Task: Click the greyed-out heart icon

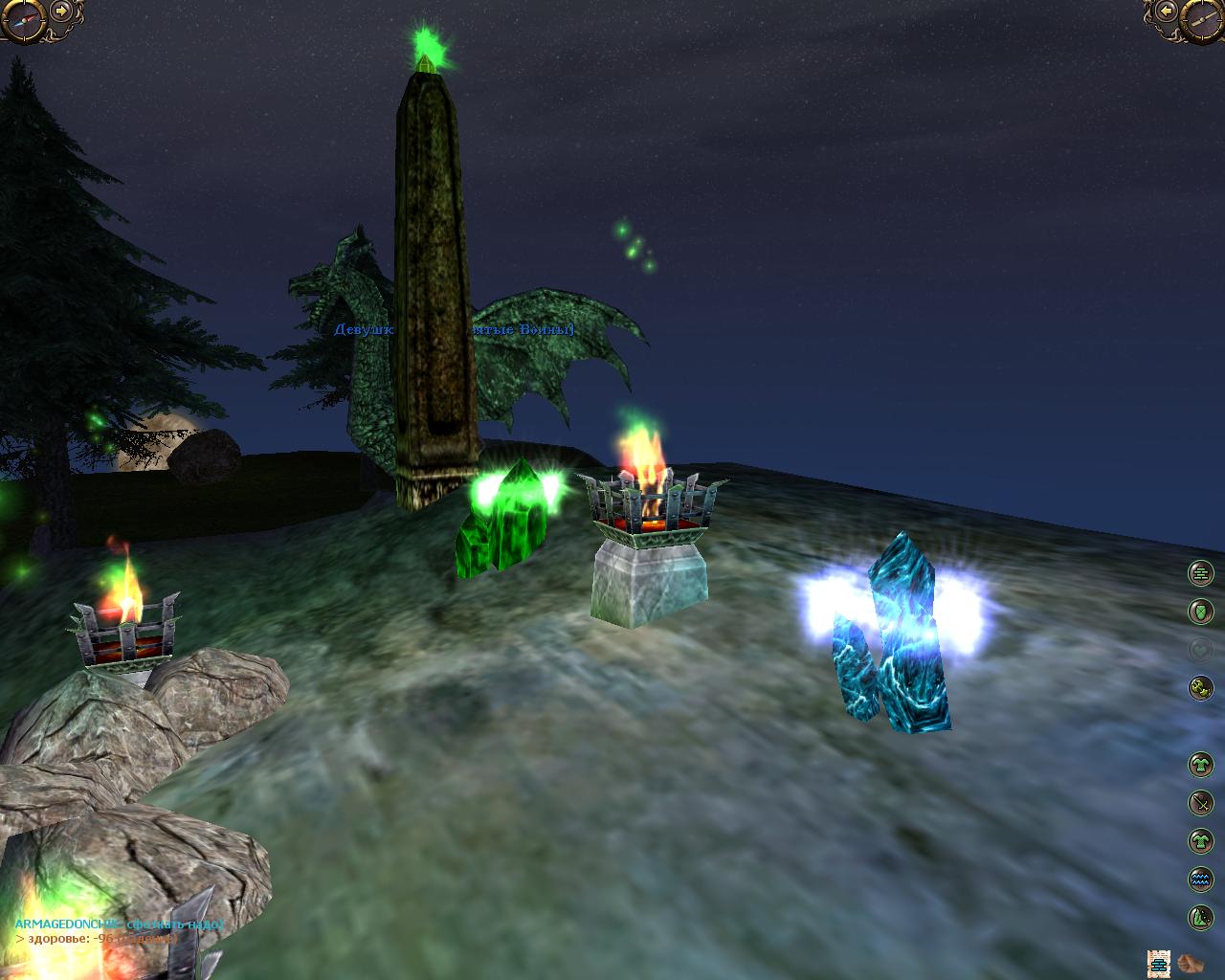Action: pos(1200,650)
